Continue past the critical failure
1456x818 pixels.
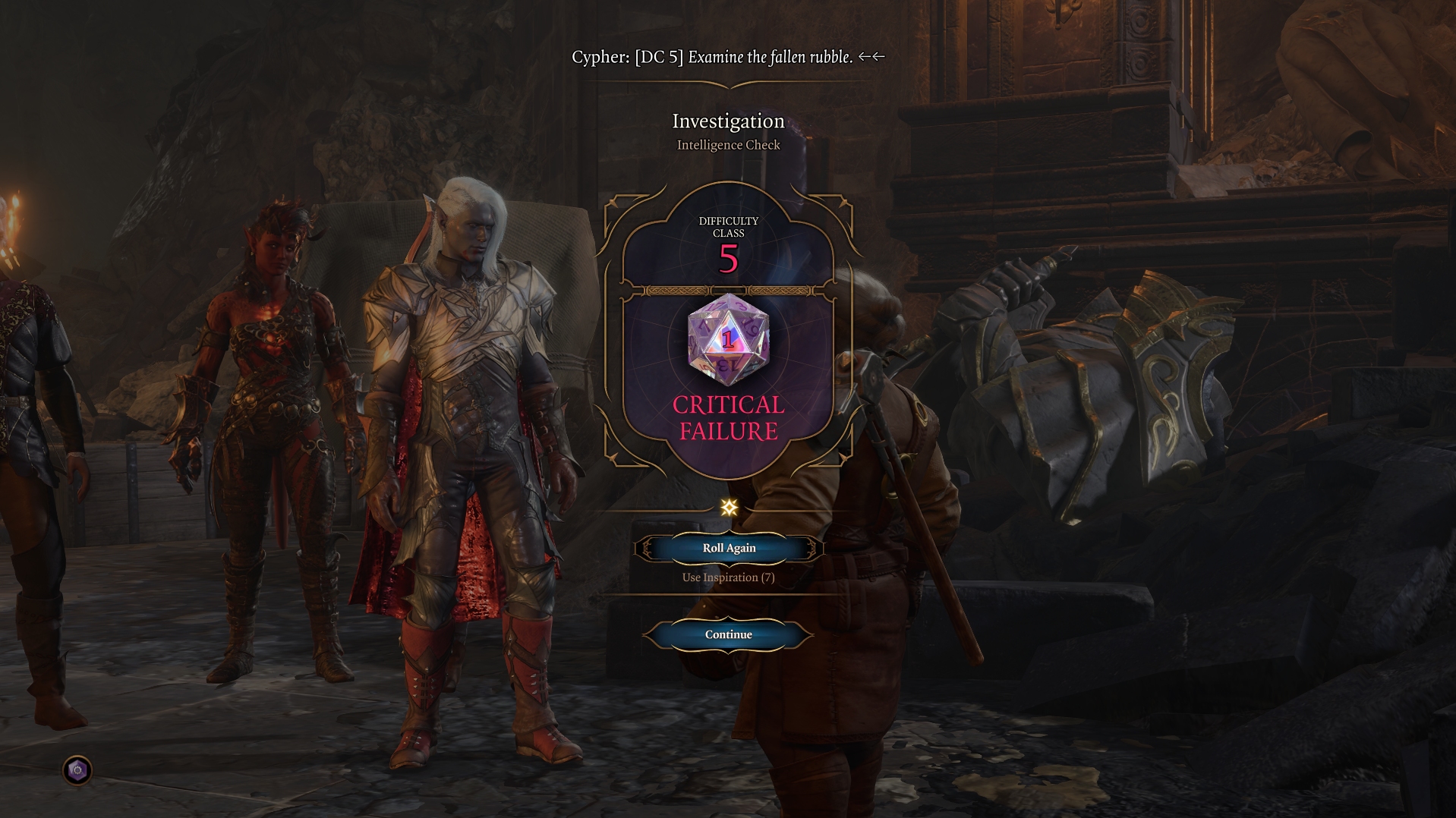pos(728,634)
